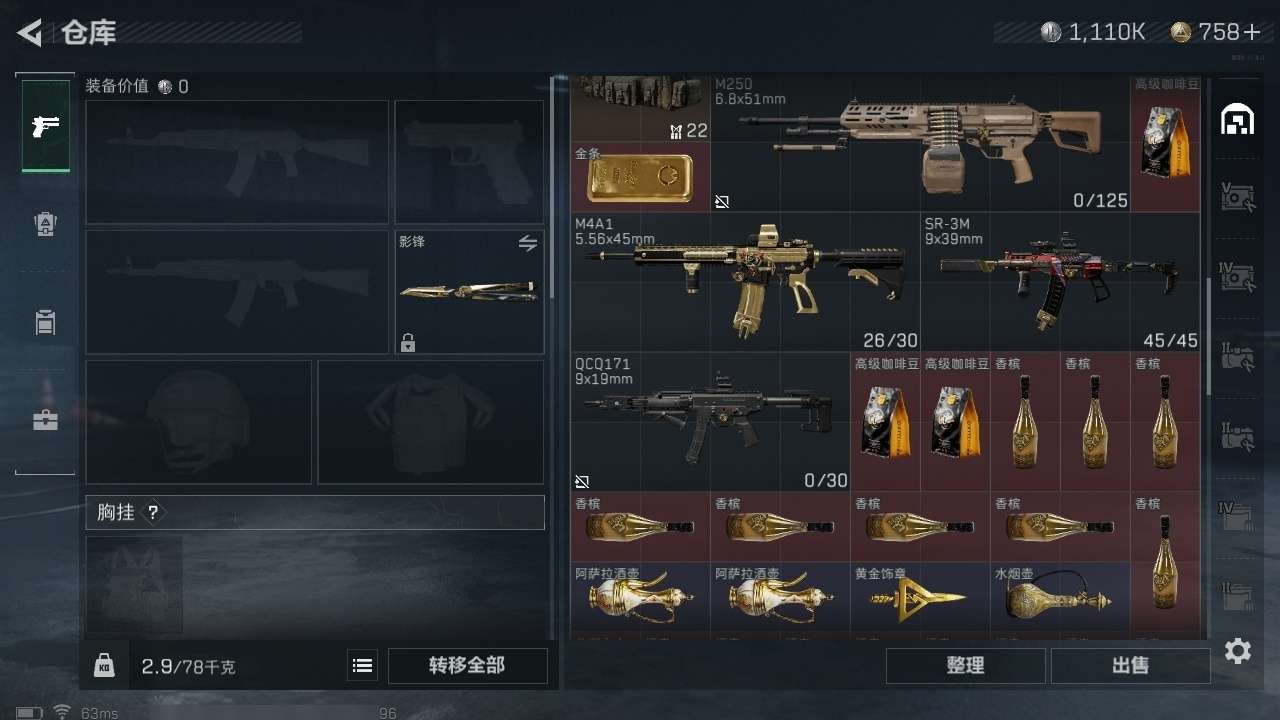Open the house-shaped stash tab
1280x720 pixels.
click(1238, 120)
